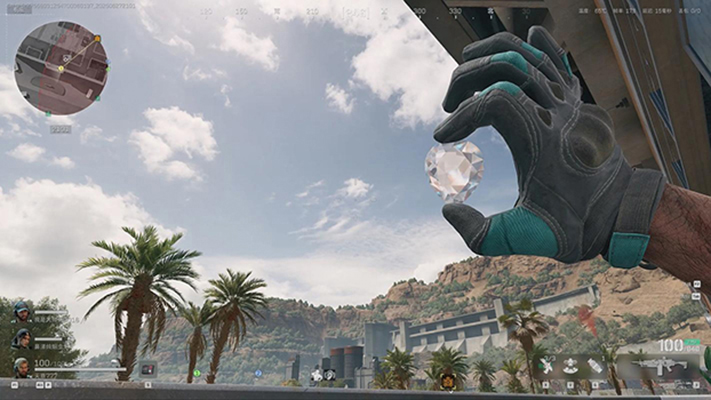This screenshot has width=711, height=400.
Task: Click the orange objective marker above the bottom edge
Action: click(x=448, y=383)
